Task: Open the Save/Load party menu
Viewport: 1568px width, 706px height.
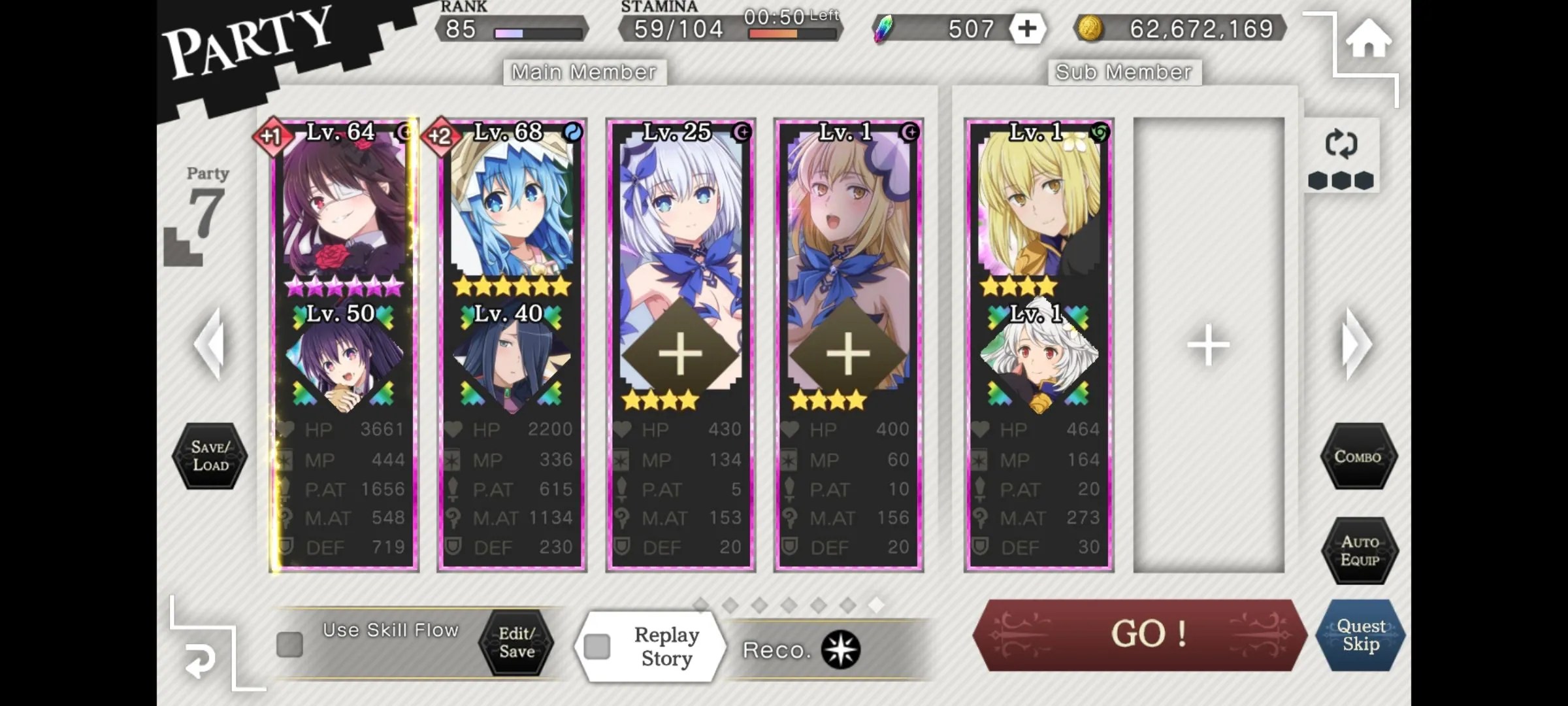Action: pos(210,456)
